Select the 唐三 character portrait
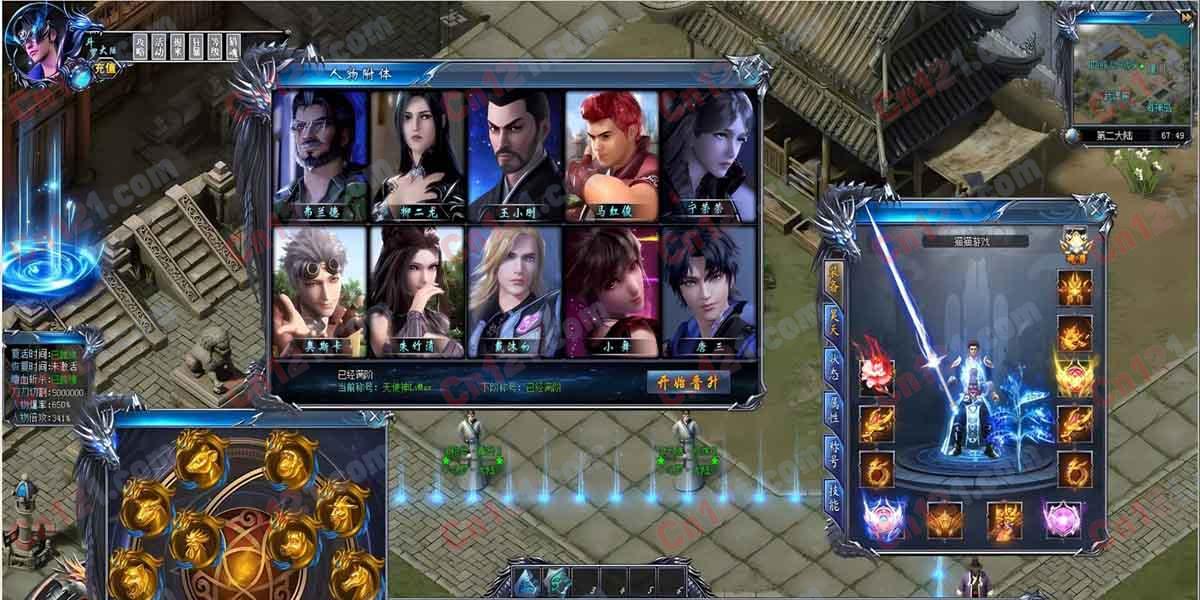 pyautogui.click(x=709, y=291)
